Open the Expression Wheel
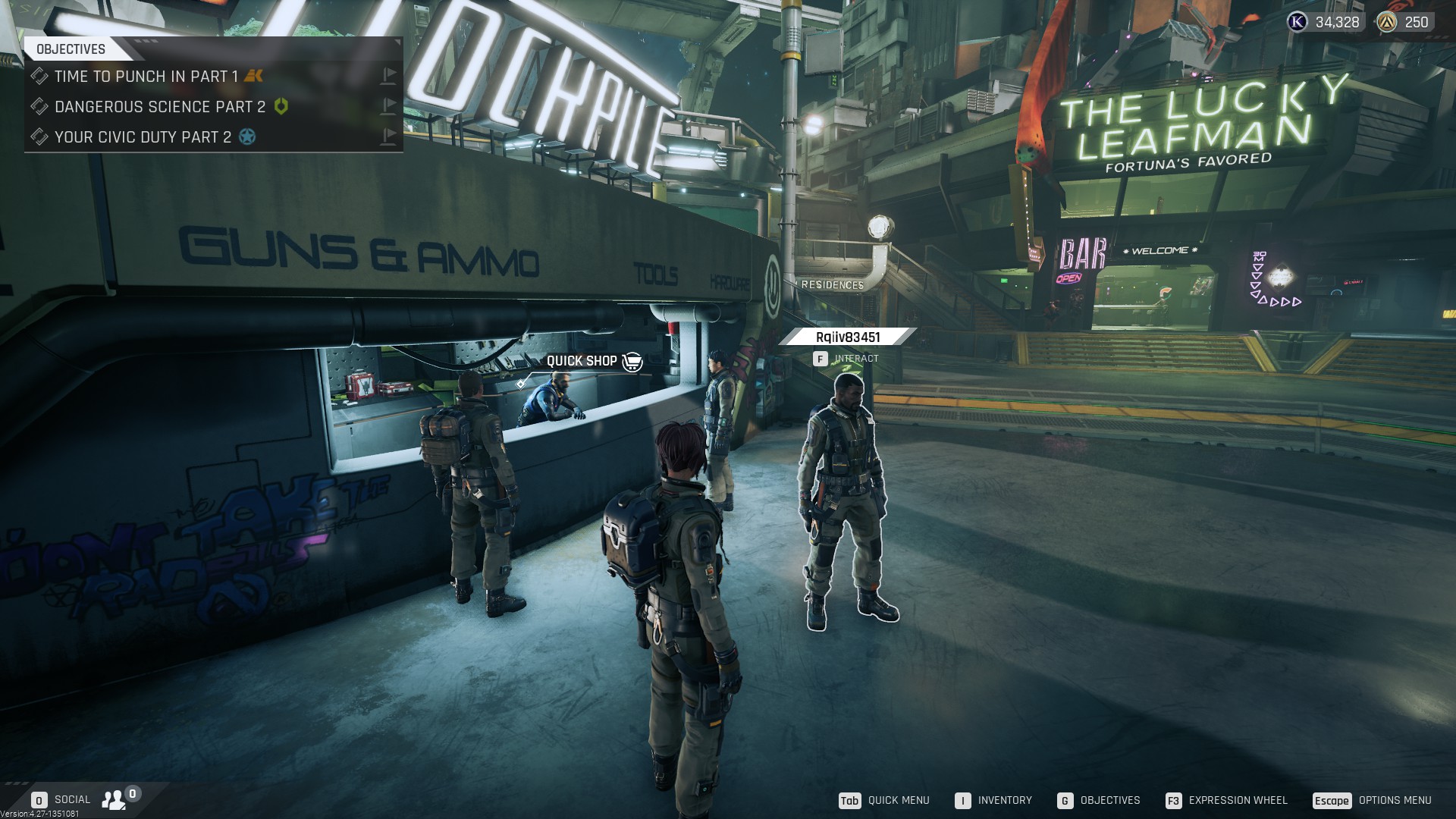 [1226, 801]
